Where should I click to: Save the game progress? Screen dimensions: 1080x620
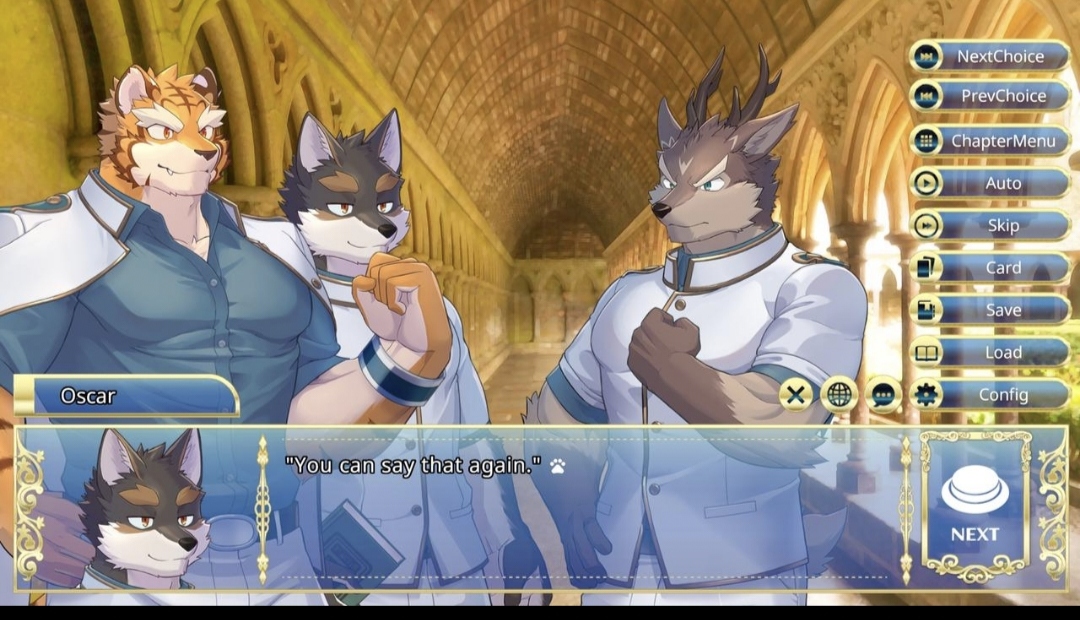[x=990, y=310]
